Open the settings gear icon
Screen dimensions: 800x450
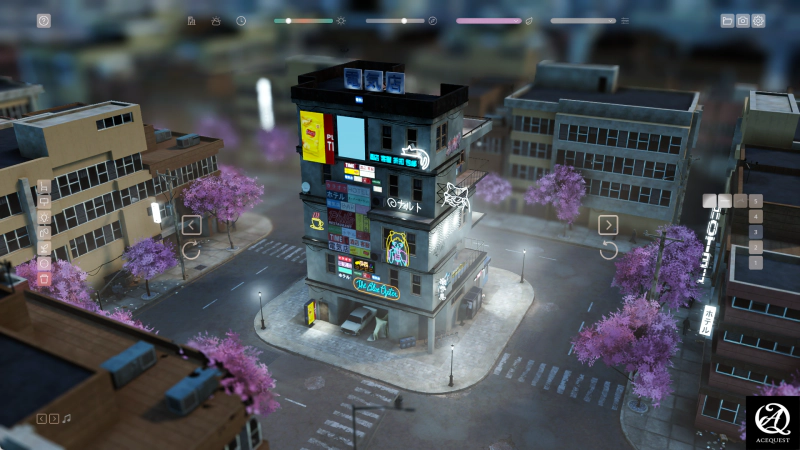click(x=758, y=20)
